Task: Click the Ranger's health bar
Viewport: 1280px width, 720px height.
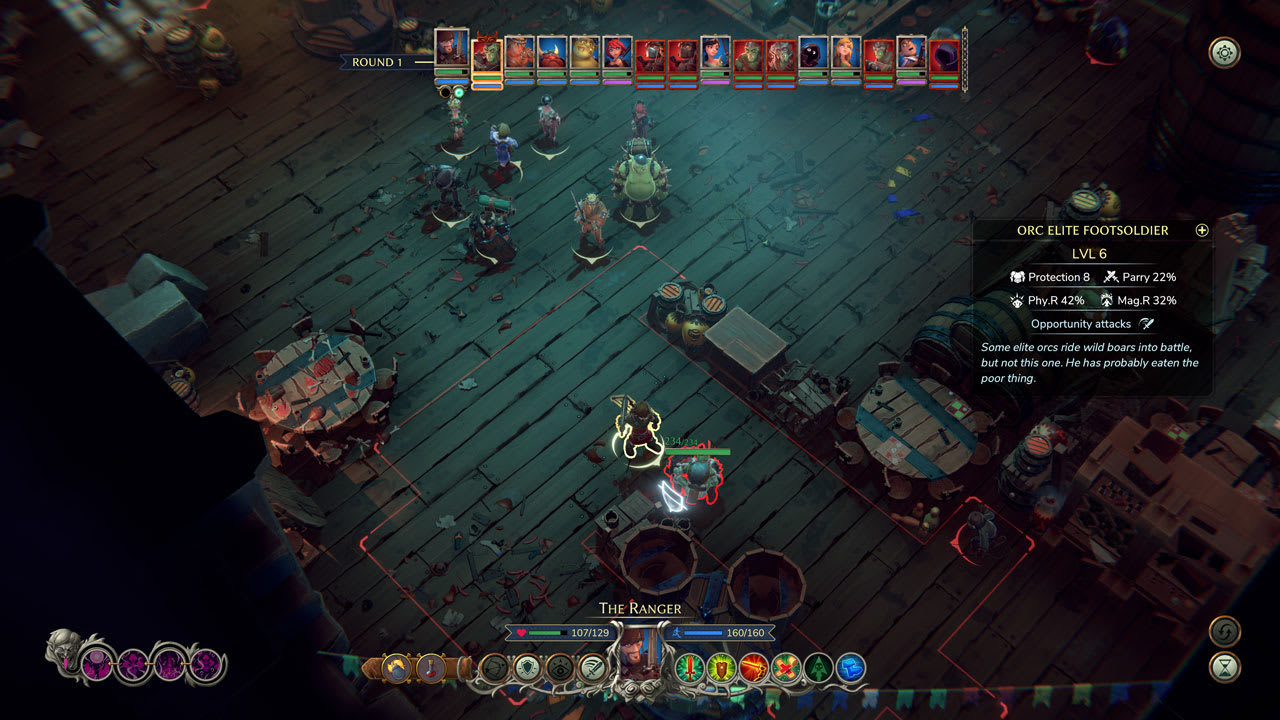Action: pyautogui.click(x=545, y=630)
